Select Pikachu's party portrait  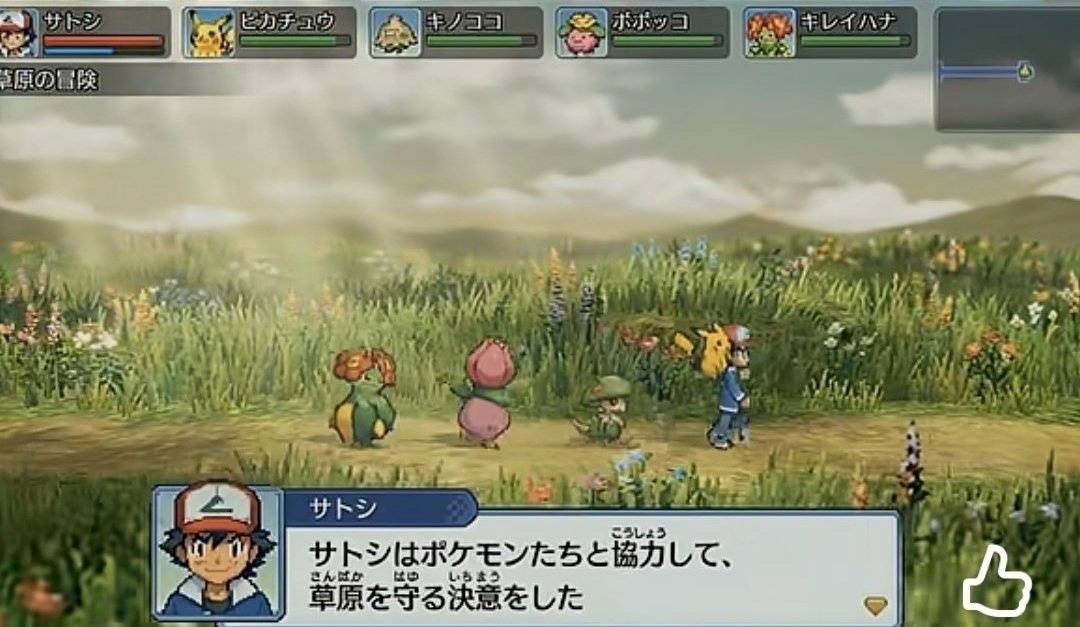coord(209,33)
